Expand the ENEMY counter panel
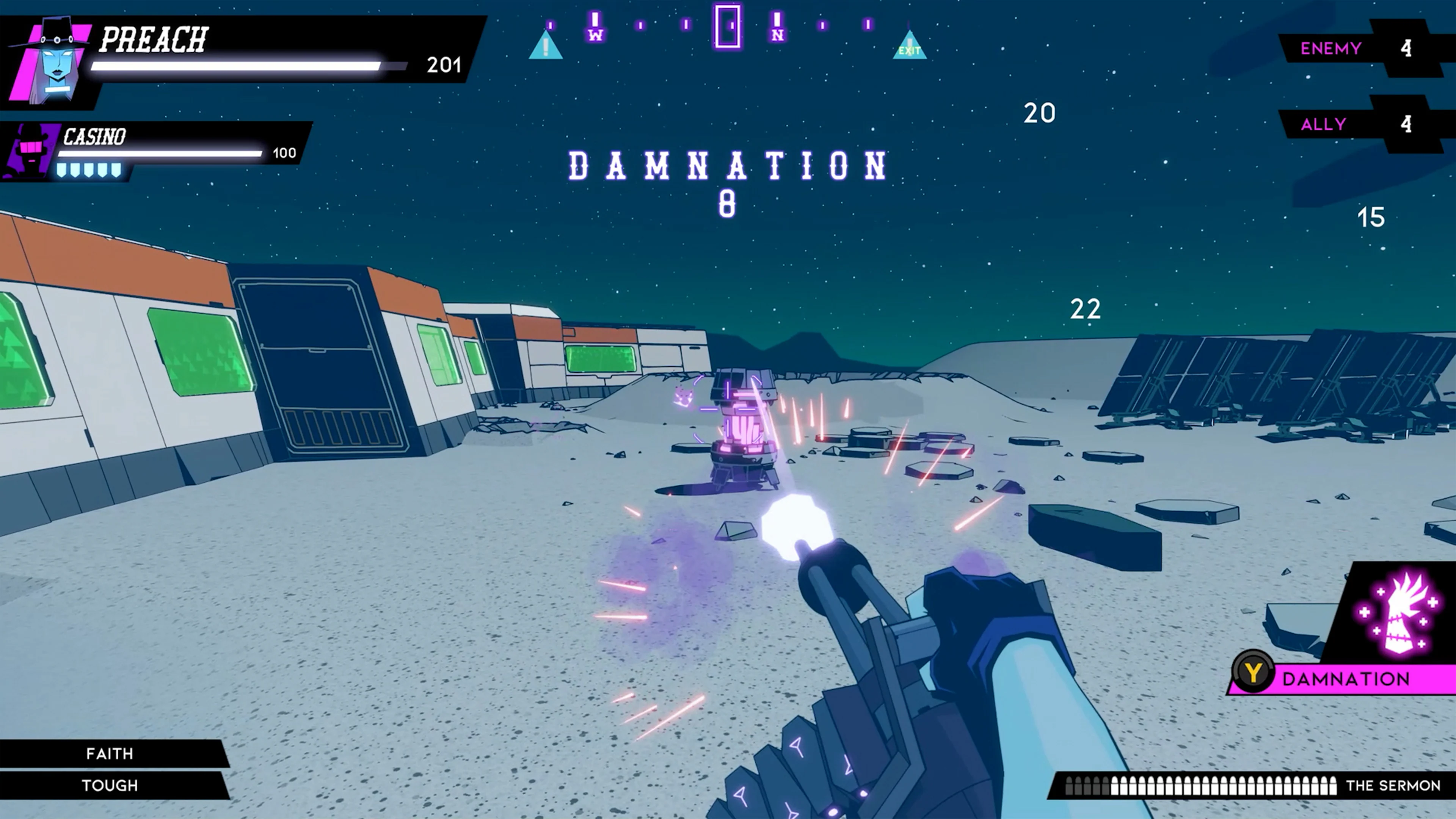 (x=1331, y=49)
